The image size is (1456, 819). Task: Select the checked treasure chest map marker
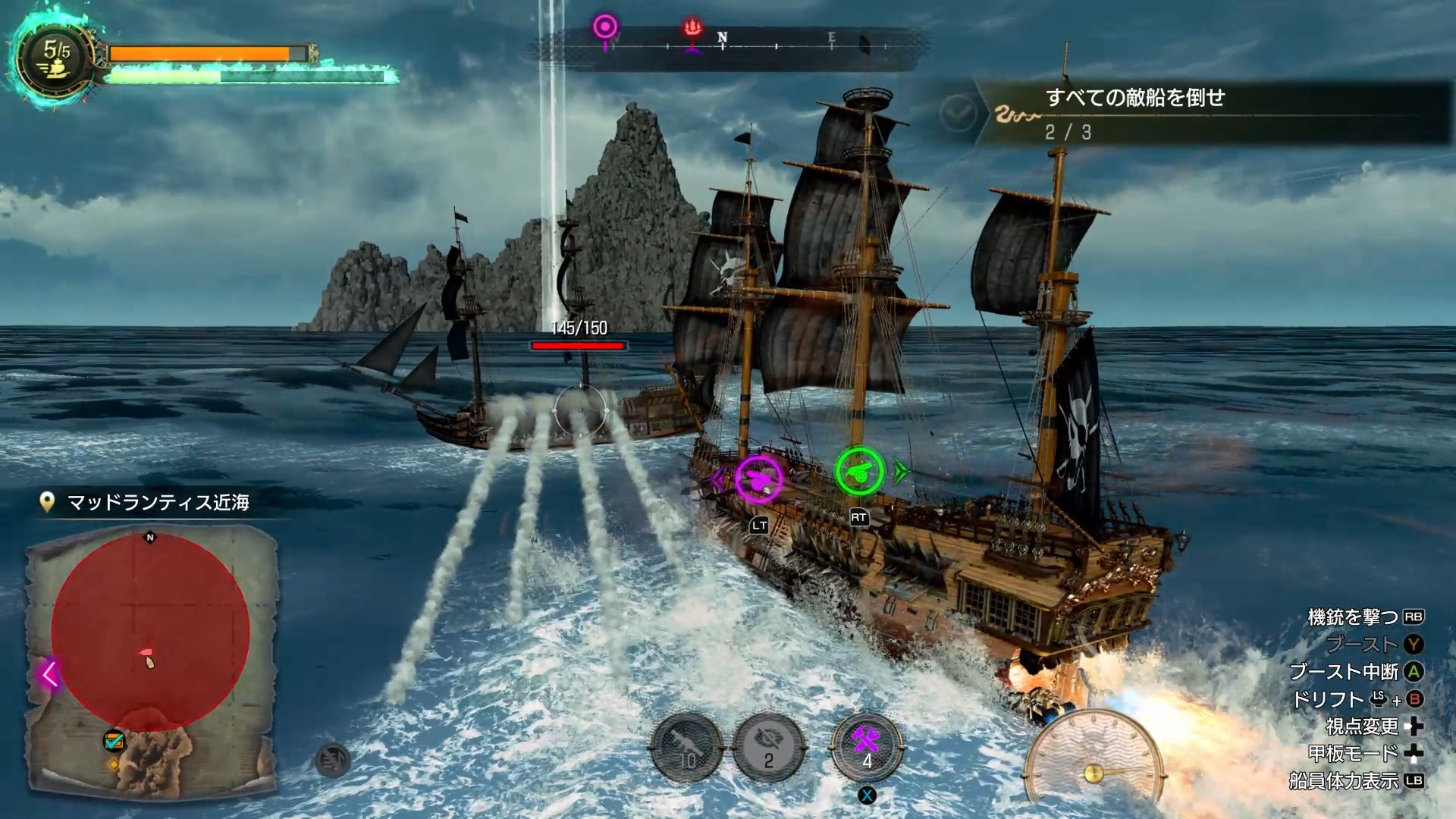[114, 740]
